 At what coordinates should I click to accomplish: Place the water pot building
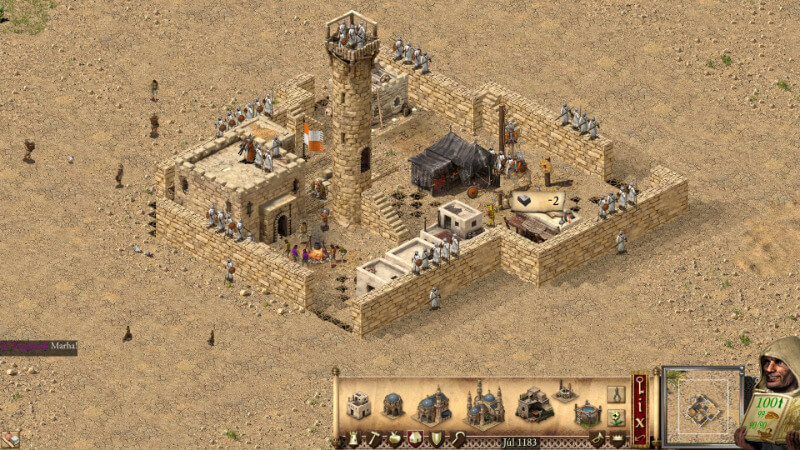pyautogui.click(x=588, y=412)
